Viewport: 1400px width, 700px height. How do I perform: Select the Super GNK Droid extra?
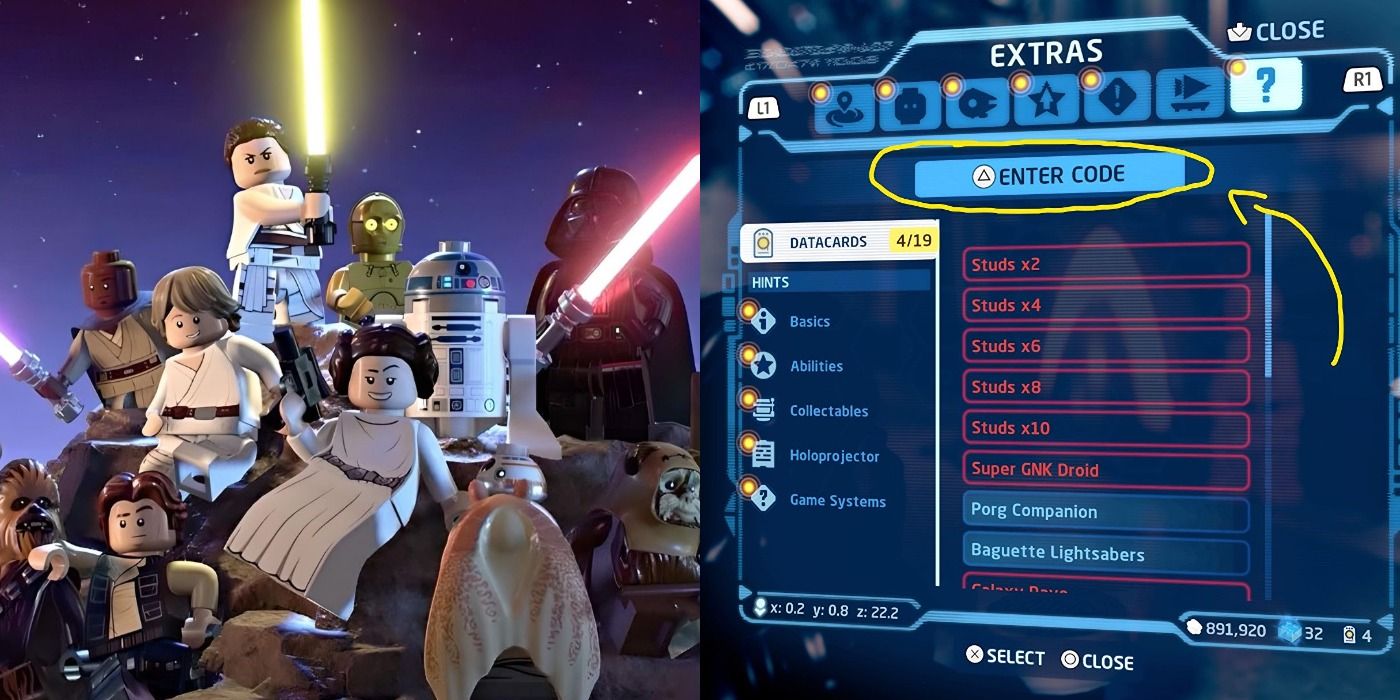[1106, 470]
